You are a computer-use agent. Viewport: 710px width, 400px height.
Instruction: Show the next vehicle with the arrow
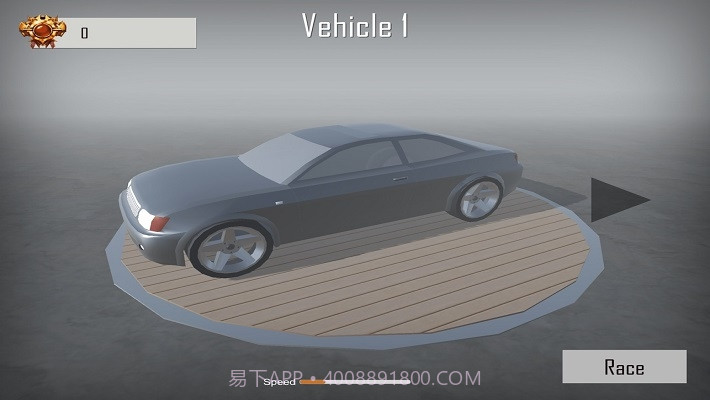pyautogui.click(x=614, y=198)
